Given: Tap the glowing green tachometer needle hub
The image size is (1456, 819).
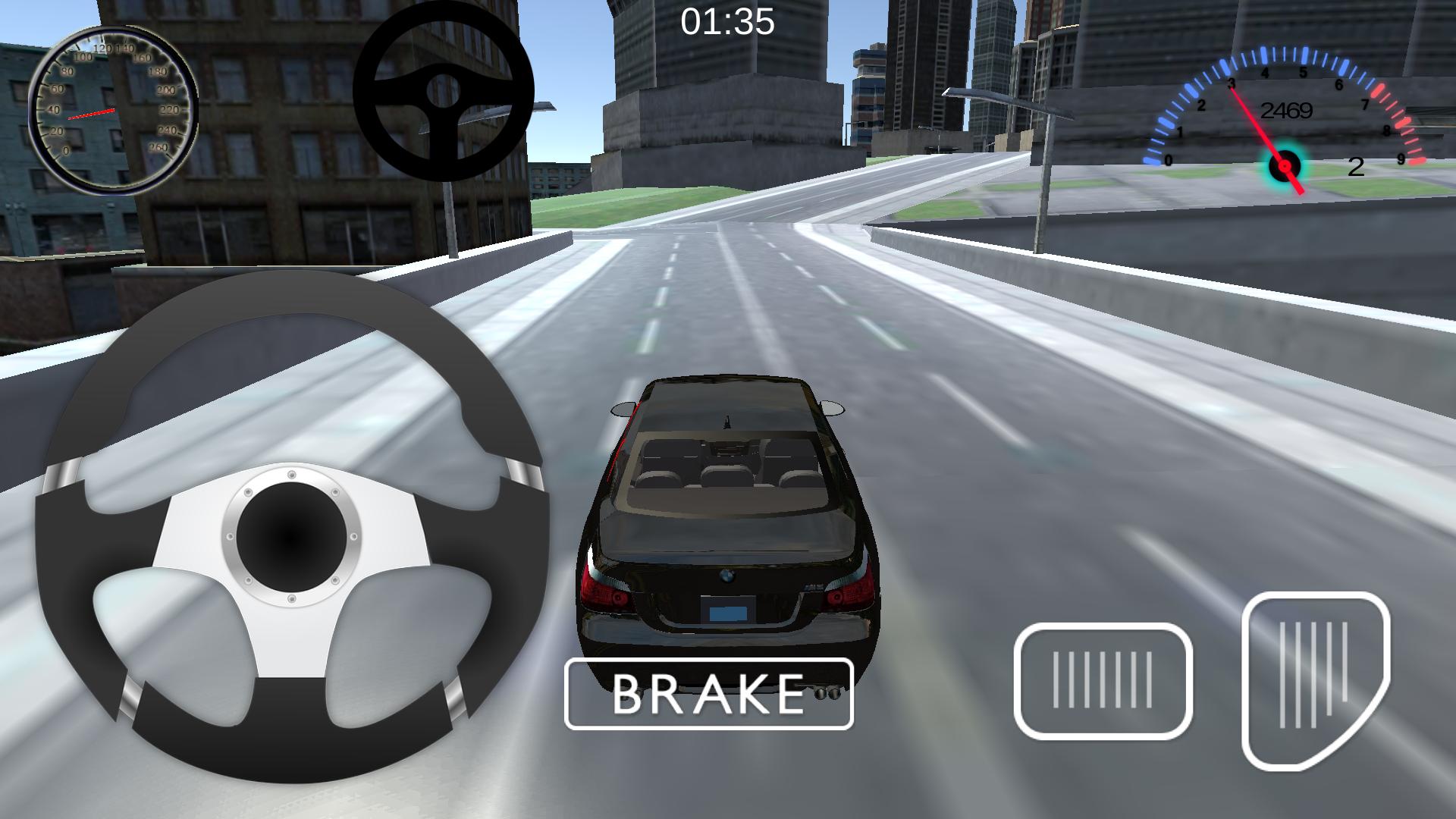Looking at the screenshot, I should click(1284, 167).
